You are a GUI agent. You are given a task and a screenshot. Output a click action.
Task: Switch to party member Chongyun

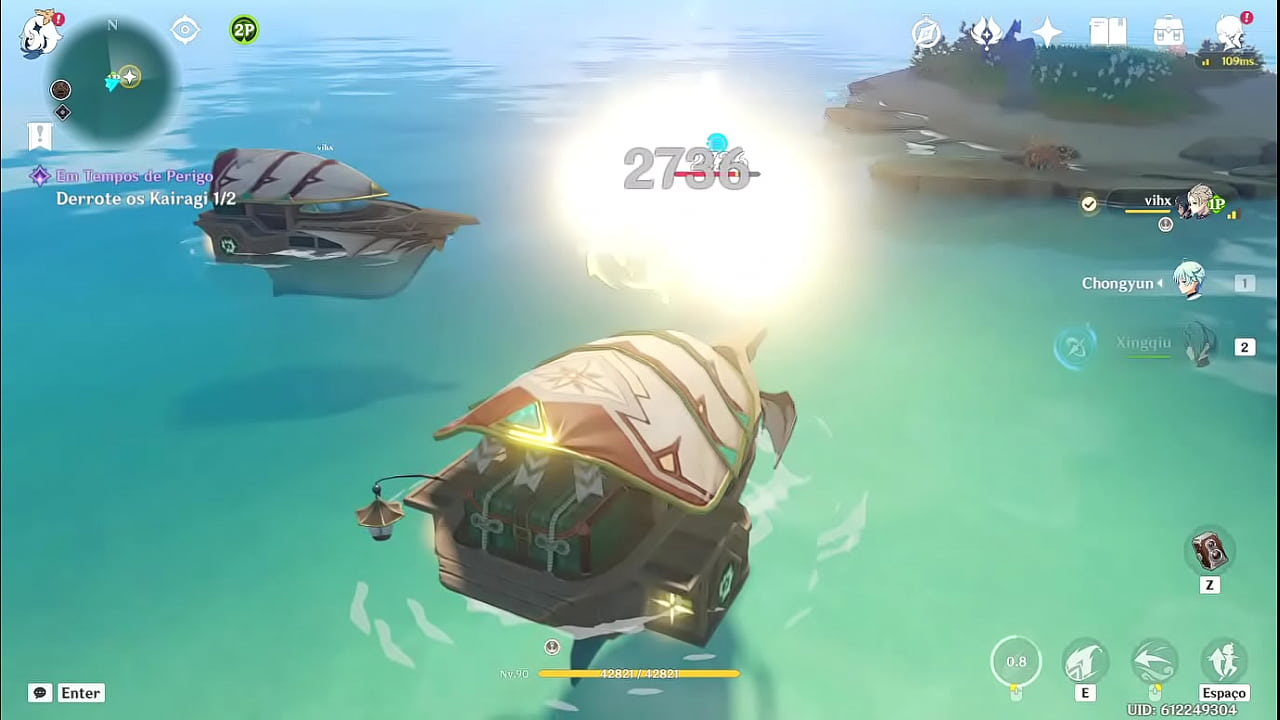1189,282
